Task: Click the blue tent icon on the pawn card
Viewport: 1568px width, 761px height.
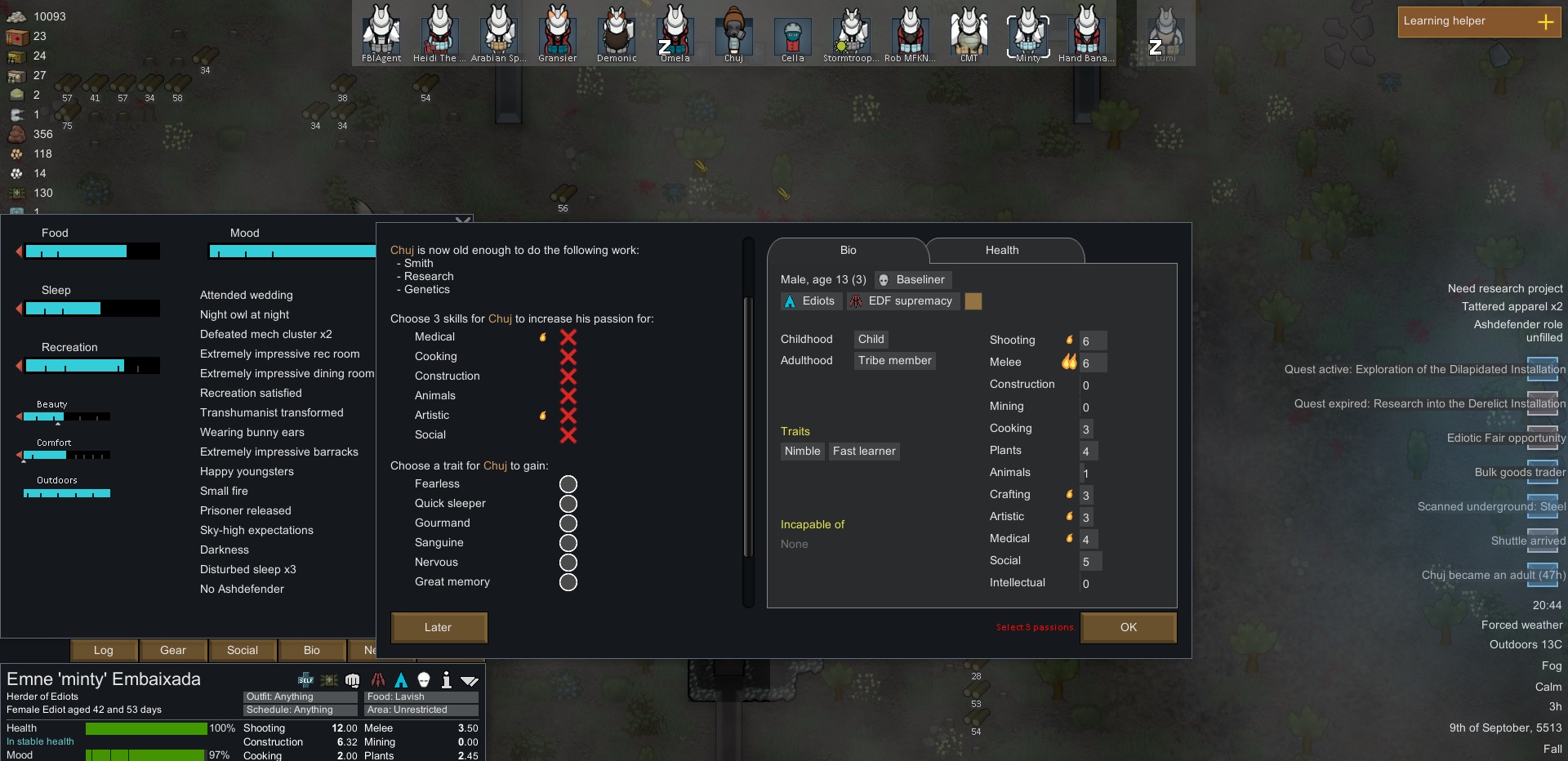Action: coord(401,680)
